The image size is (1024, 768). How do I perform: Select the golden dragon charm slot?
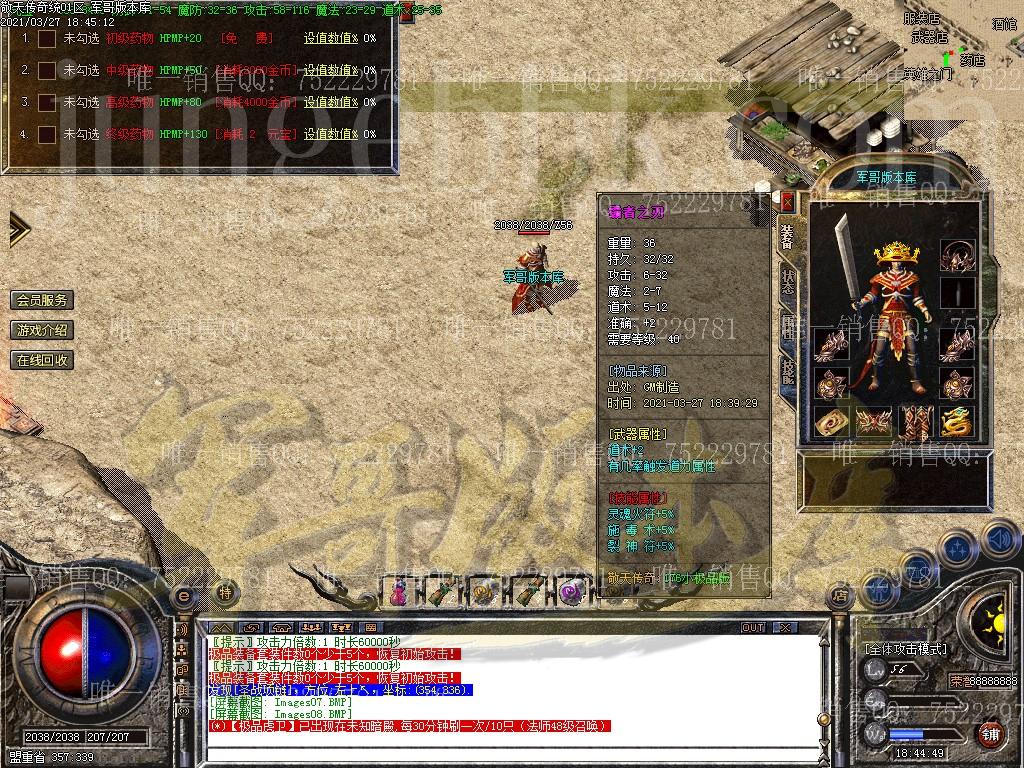(956, 421)
